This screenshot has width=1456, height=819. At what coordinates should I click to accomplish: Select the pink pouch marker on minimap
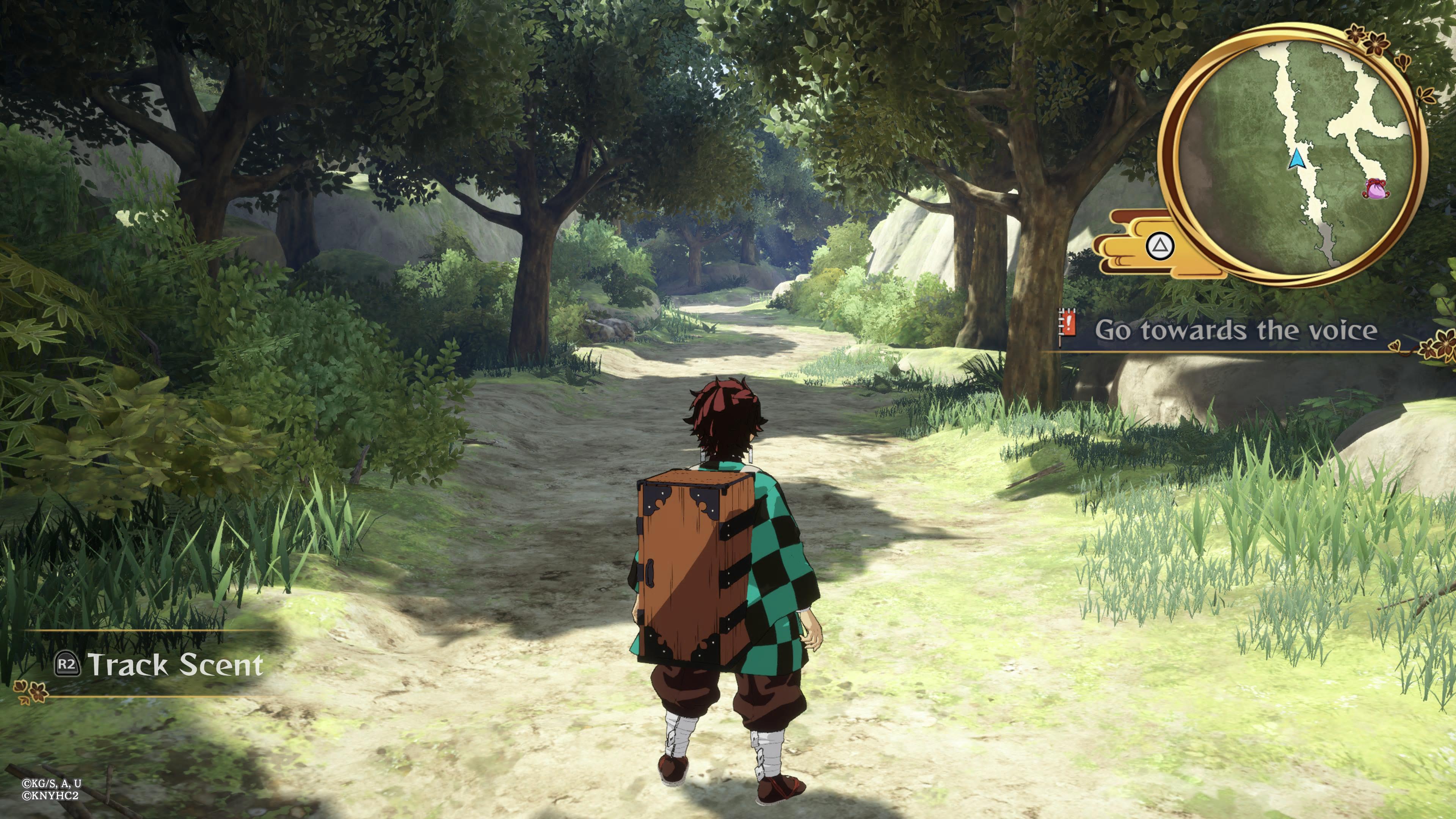click(x=1376, y=188)
